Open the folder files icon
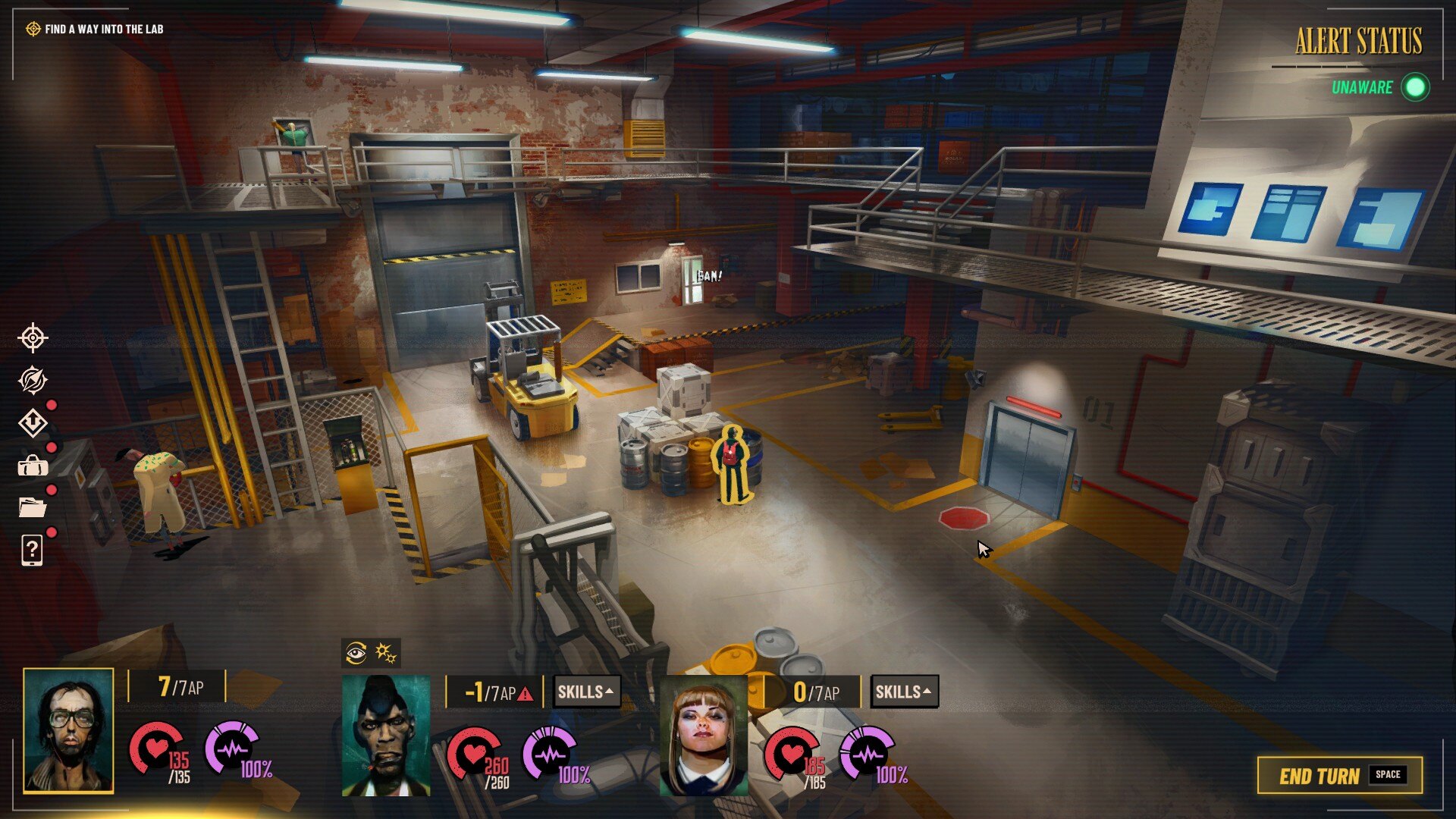This screenshot has height=819, width=1456. pyautogui.click(x=33, y=507)
